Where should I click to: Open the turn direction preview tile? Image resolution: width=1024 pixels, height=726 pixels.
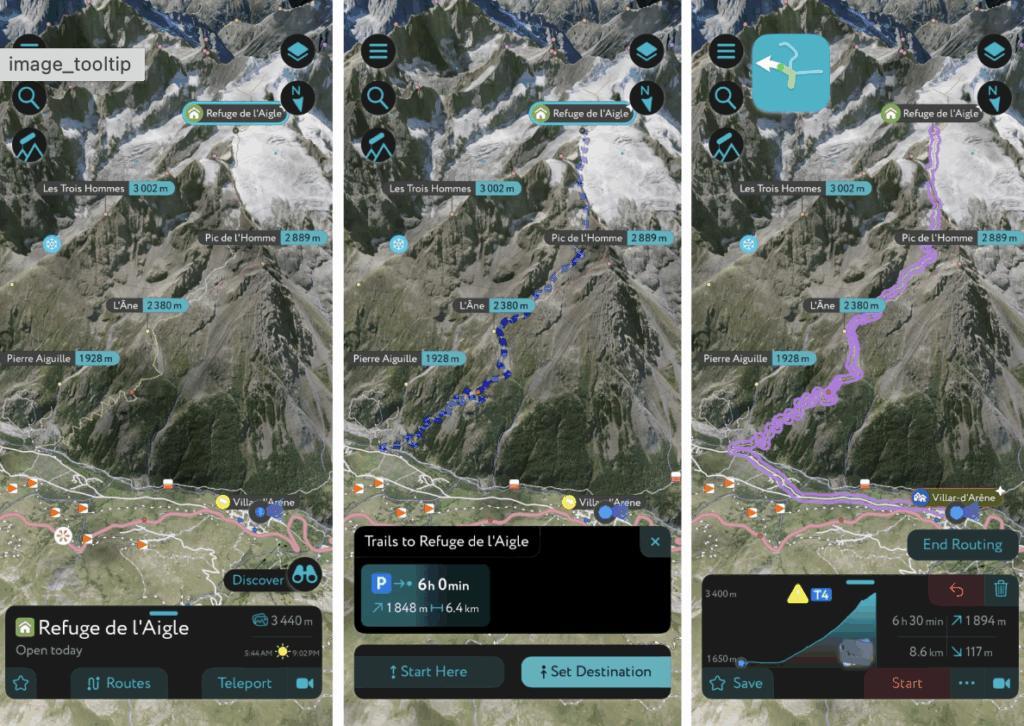tap(790, 73)
